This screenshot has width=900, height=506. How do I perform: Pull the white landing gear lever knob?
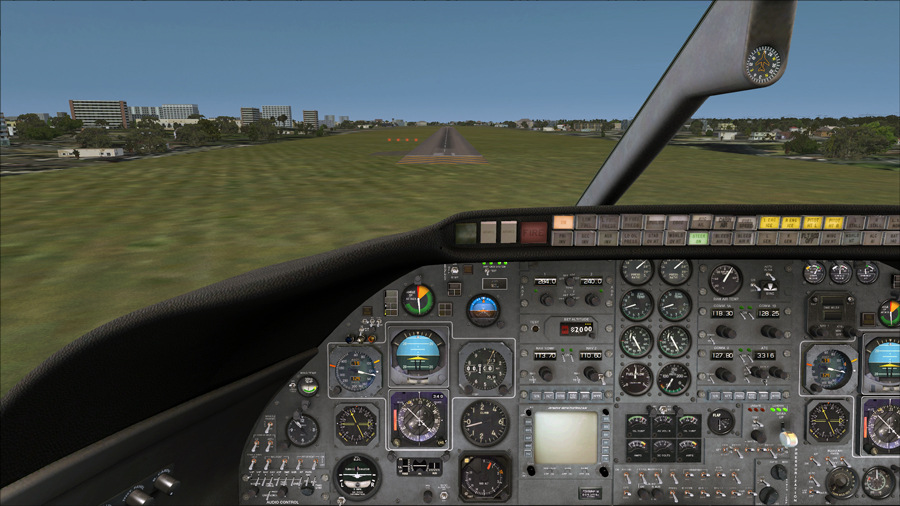788,439
